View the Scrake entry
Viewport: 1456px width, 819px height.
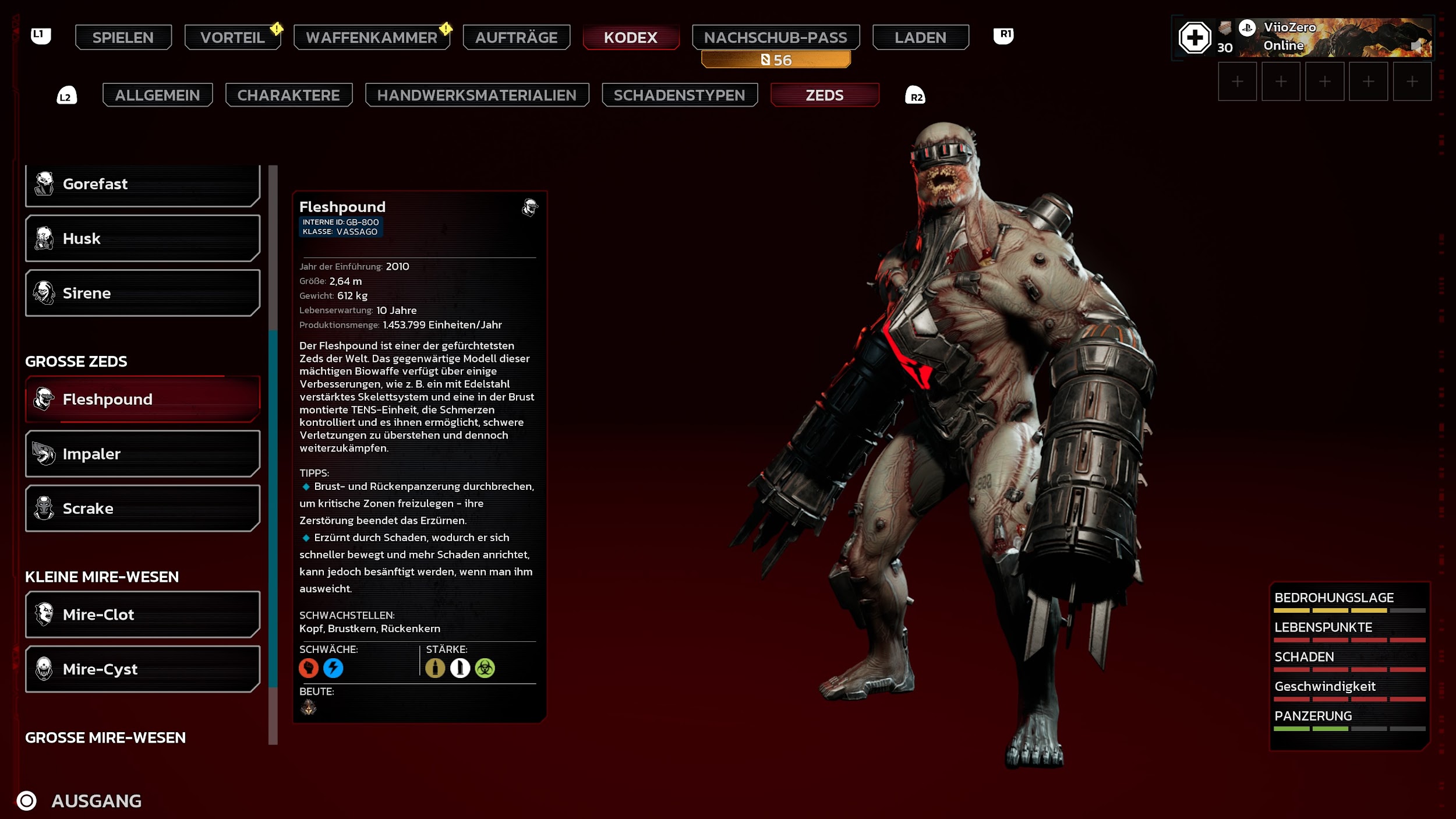point(142,509)
